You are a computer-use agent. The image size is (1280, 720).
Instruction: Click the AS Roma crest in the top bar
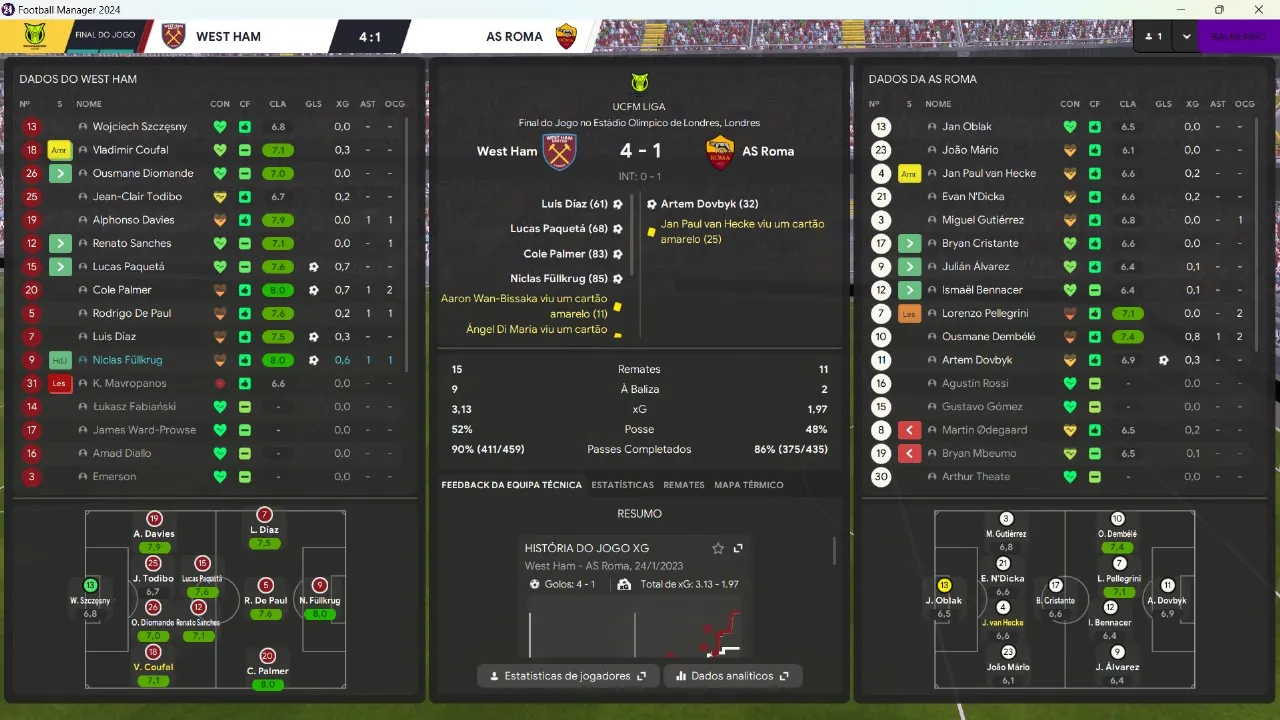567,37
